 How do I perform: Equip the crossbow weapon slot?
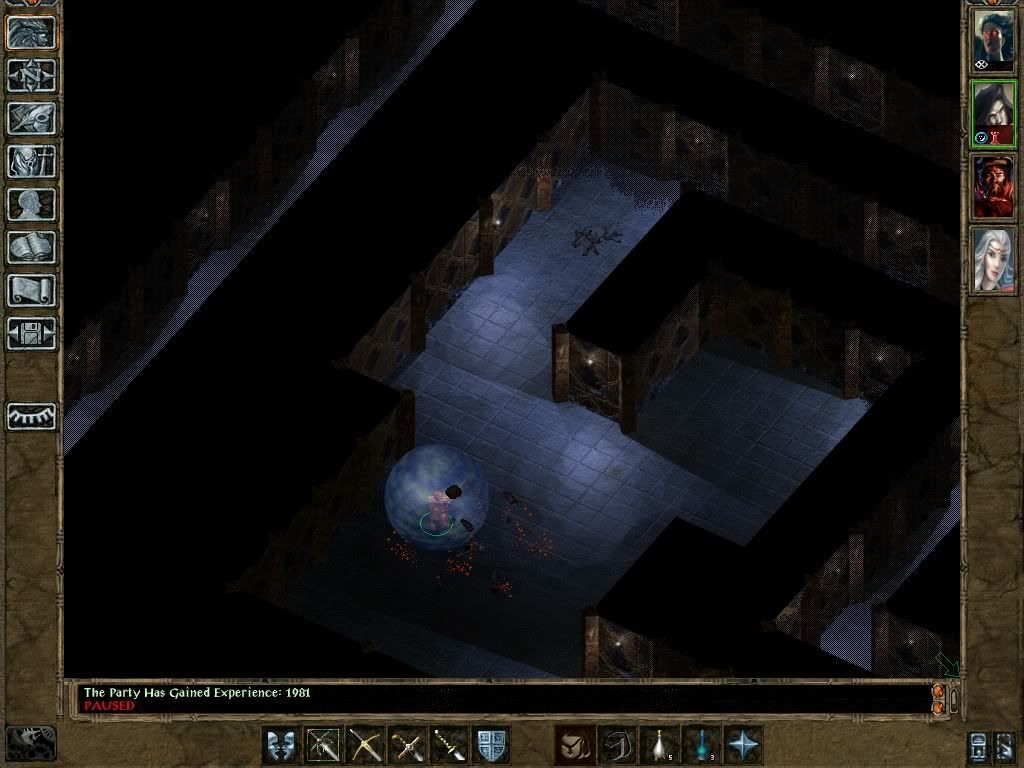(365, 745)
